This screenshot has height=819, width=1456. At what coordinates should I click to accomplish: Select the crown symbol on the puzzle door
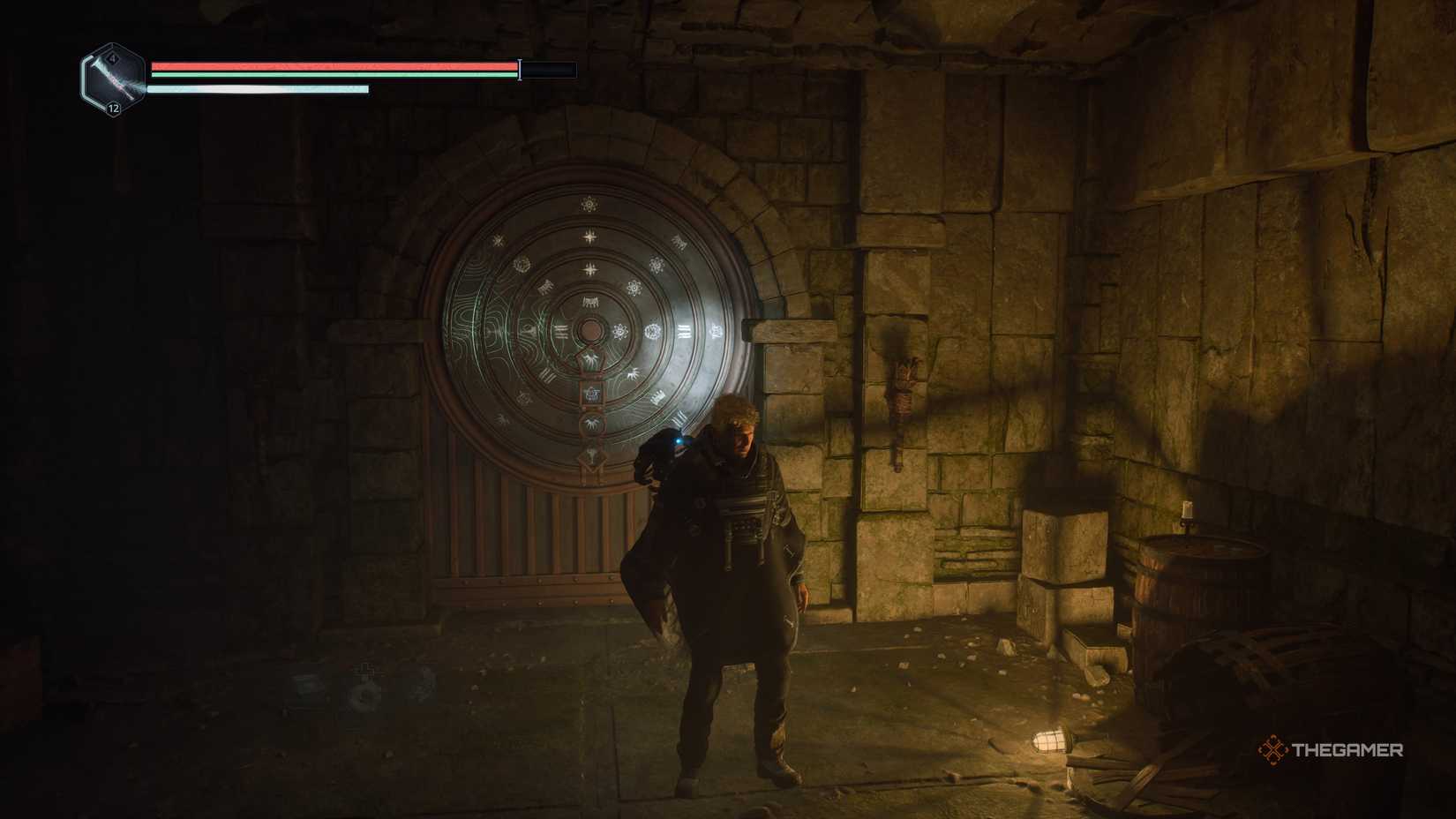[658, 395]
